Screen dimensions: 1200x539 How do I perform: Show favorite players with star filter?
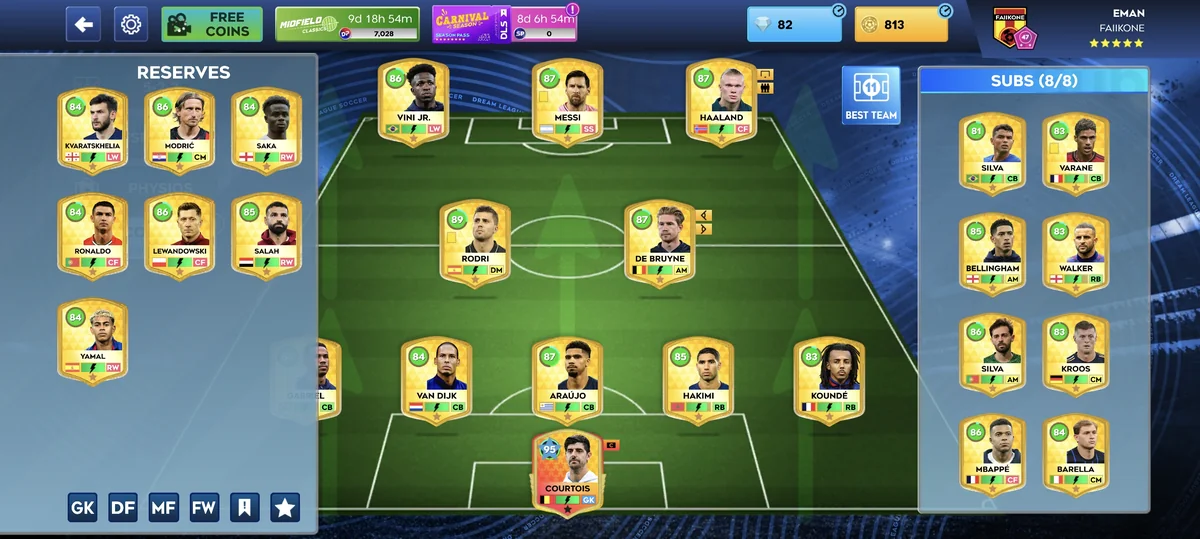click(x=285, y=507)
